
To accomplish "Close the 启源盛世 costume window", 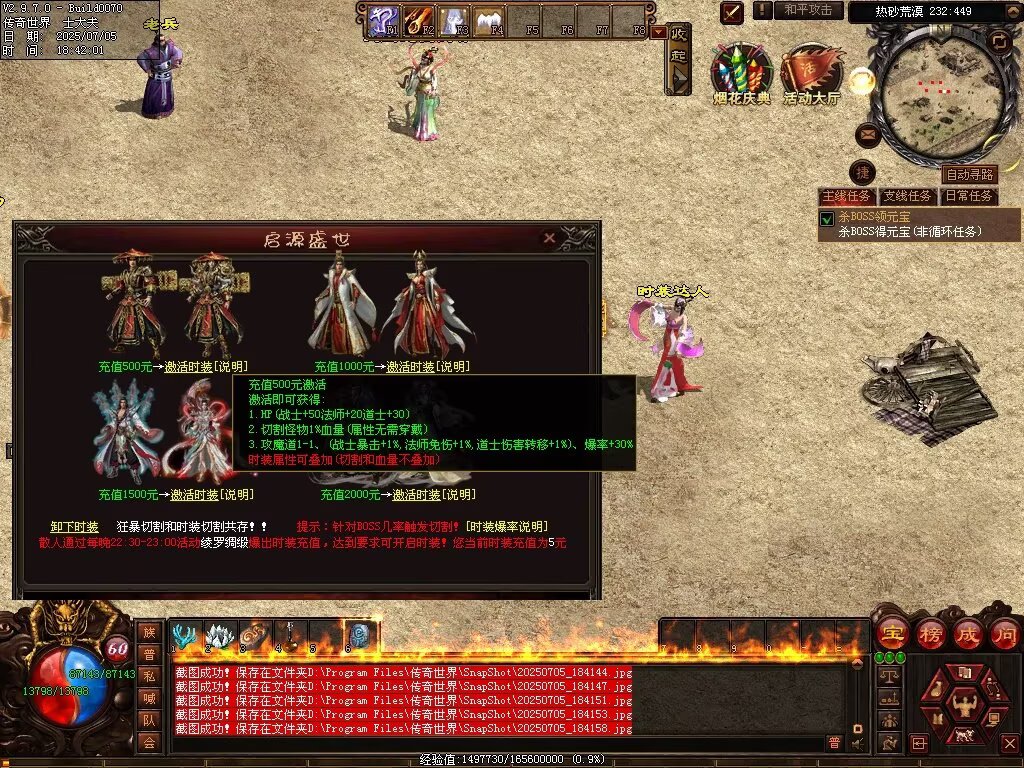I will 549,238.
